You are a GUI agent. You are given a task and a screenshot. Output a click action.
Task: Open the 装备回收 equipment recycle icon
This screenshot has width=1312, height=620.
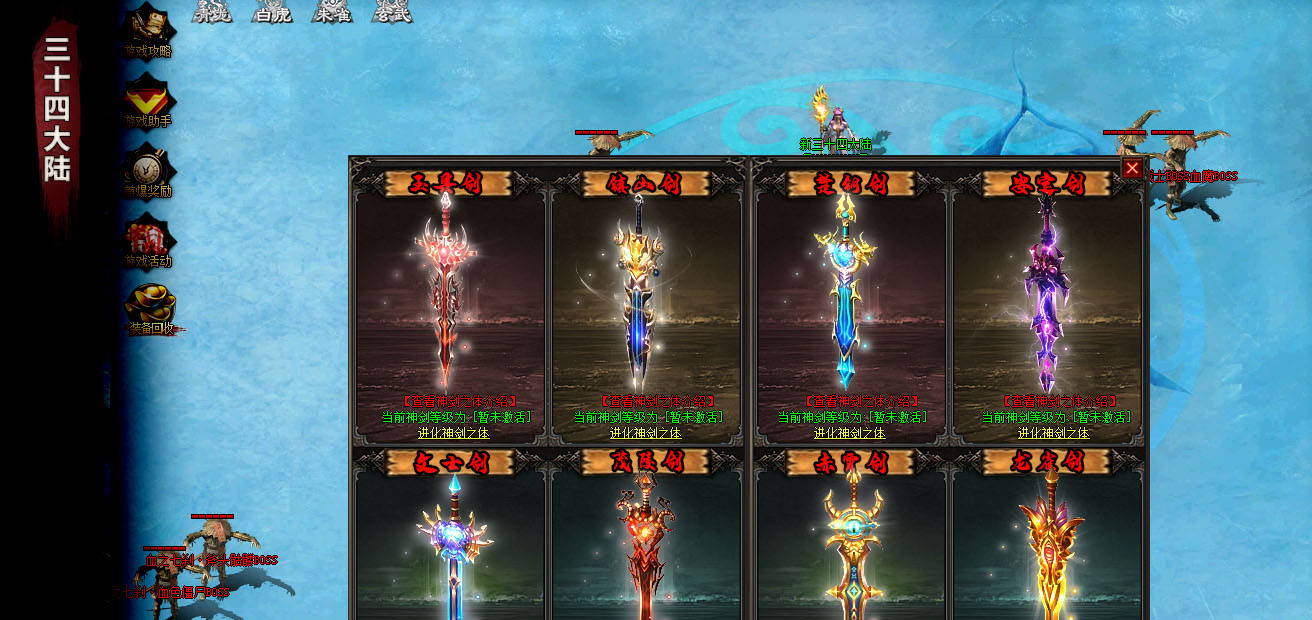pos(151,310)
